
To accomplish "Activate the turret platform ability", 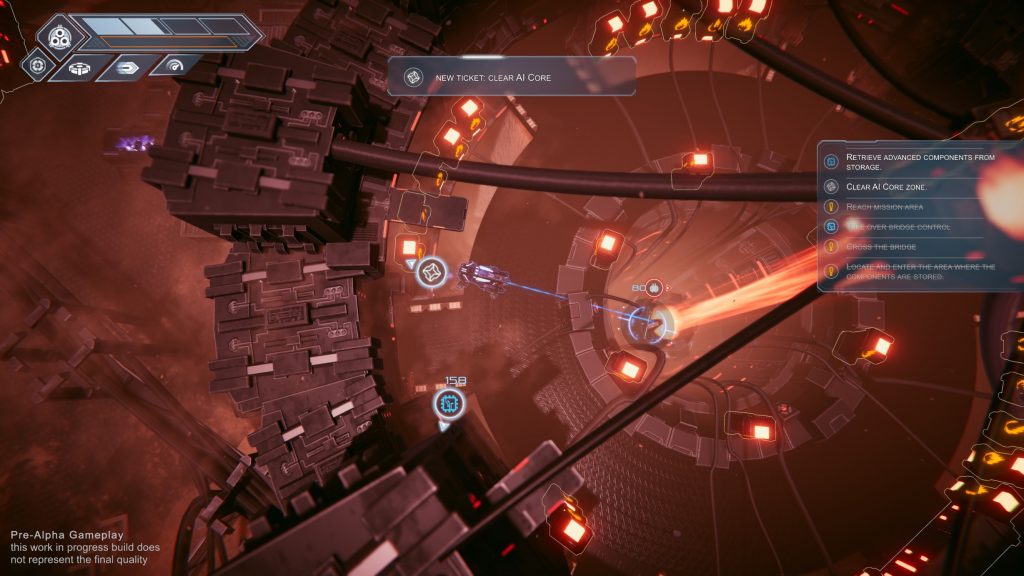I will coord(81,68).
